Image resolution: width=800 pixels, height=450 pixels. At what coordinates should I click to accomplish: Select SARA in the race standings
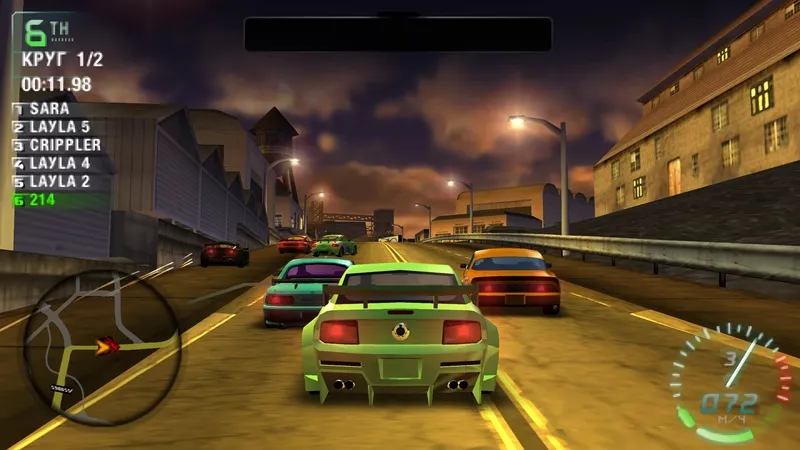click(x=49, y=108)
